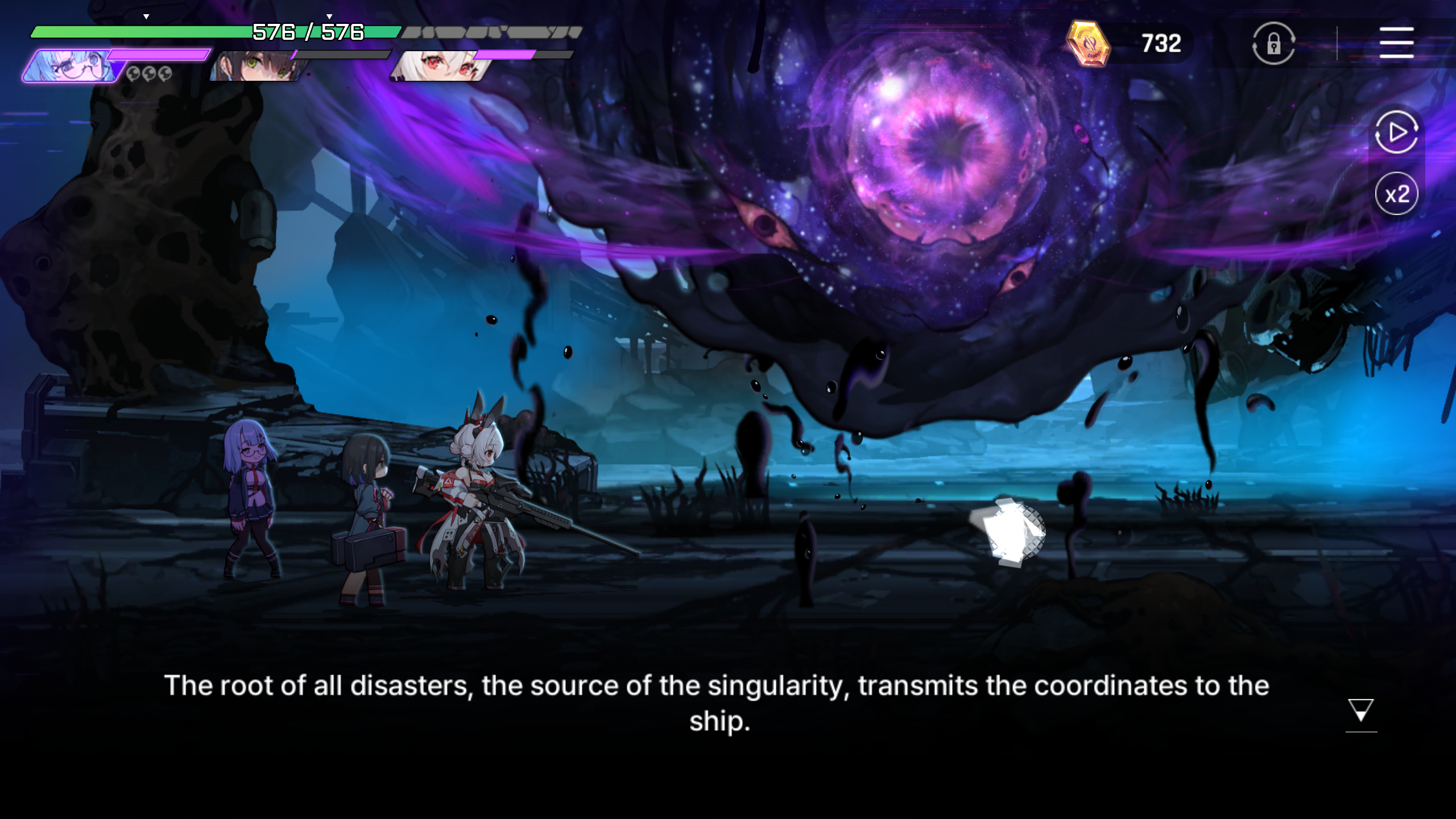The width and height of the screenshot is (1456, 819).
Task: Toggle the auto-play button
Action: pyautogui.click(x=1396, y=133)
